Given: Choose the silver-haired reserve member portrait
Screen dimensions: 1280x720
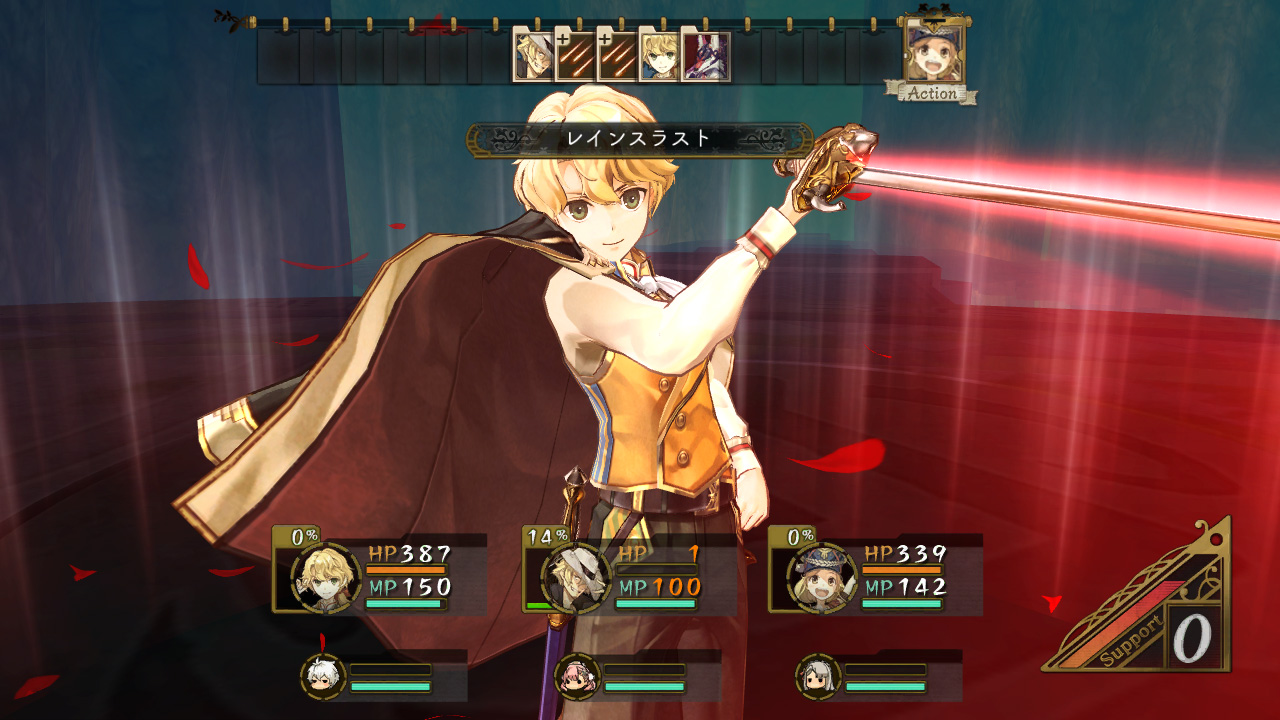Looking at the screenshot, I should (x=819, y=677).
